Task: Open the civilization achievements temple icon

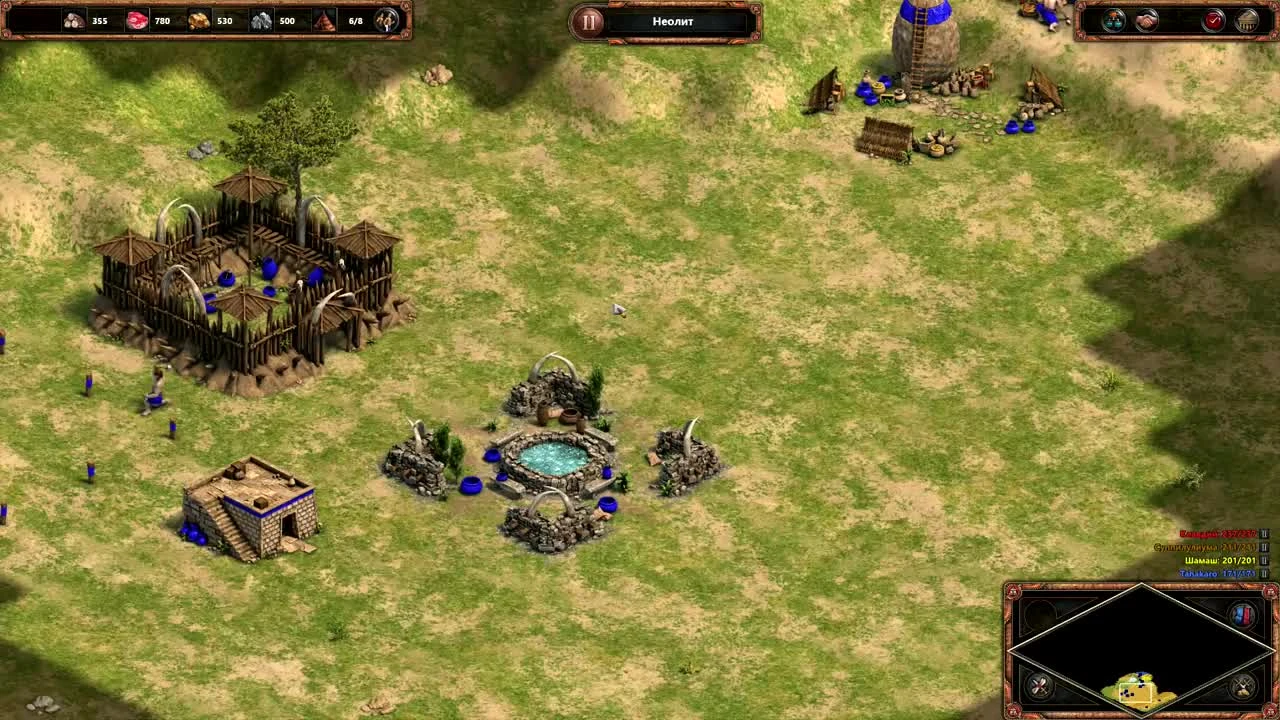Action: pos(1248,20)
